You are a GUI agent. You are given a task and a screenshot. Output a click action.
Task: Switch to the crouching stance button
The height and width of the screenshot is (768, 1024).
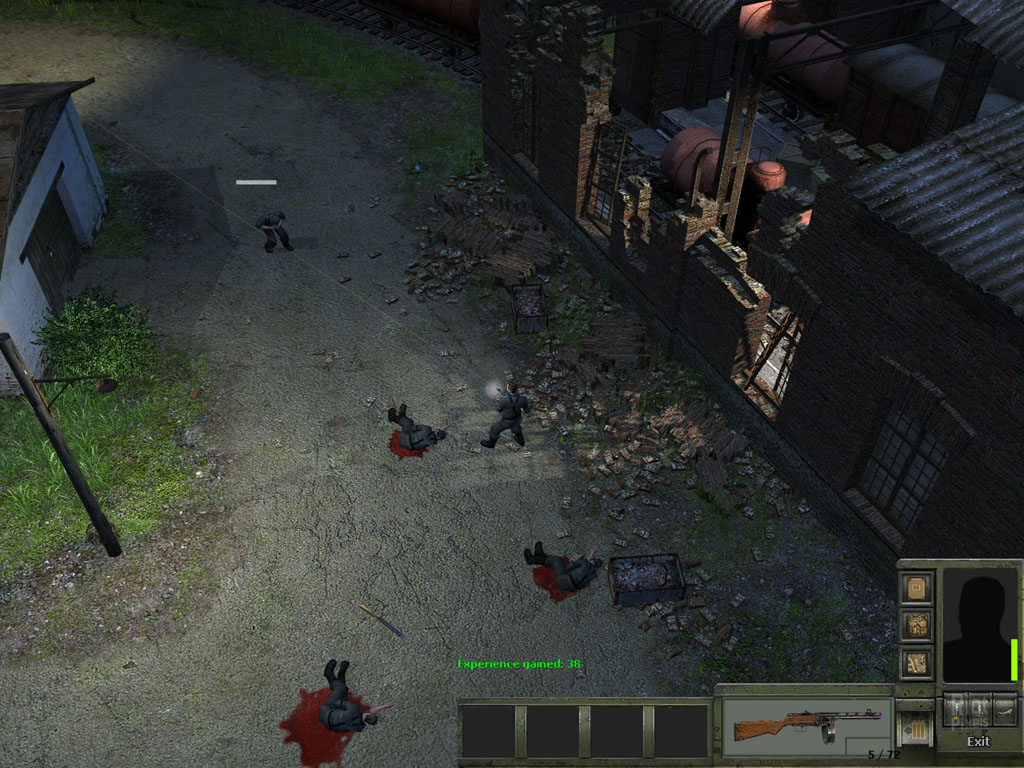pyautogui.click(x=979, y=708)
